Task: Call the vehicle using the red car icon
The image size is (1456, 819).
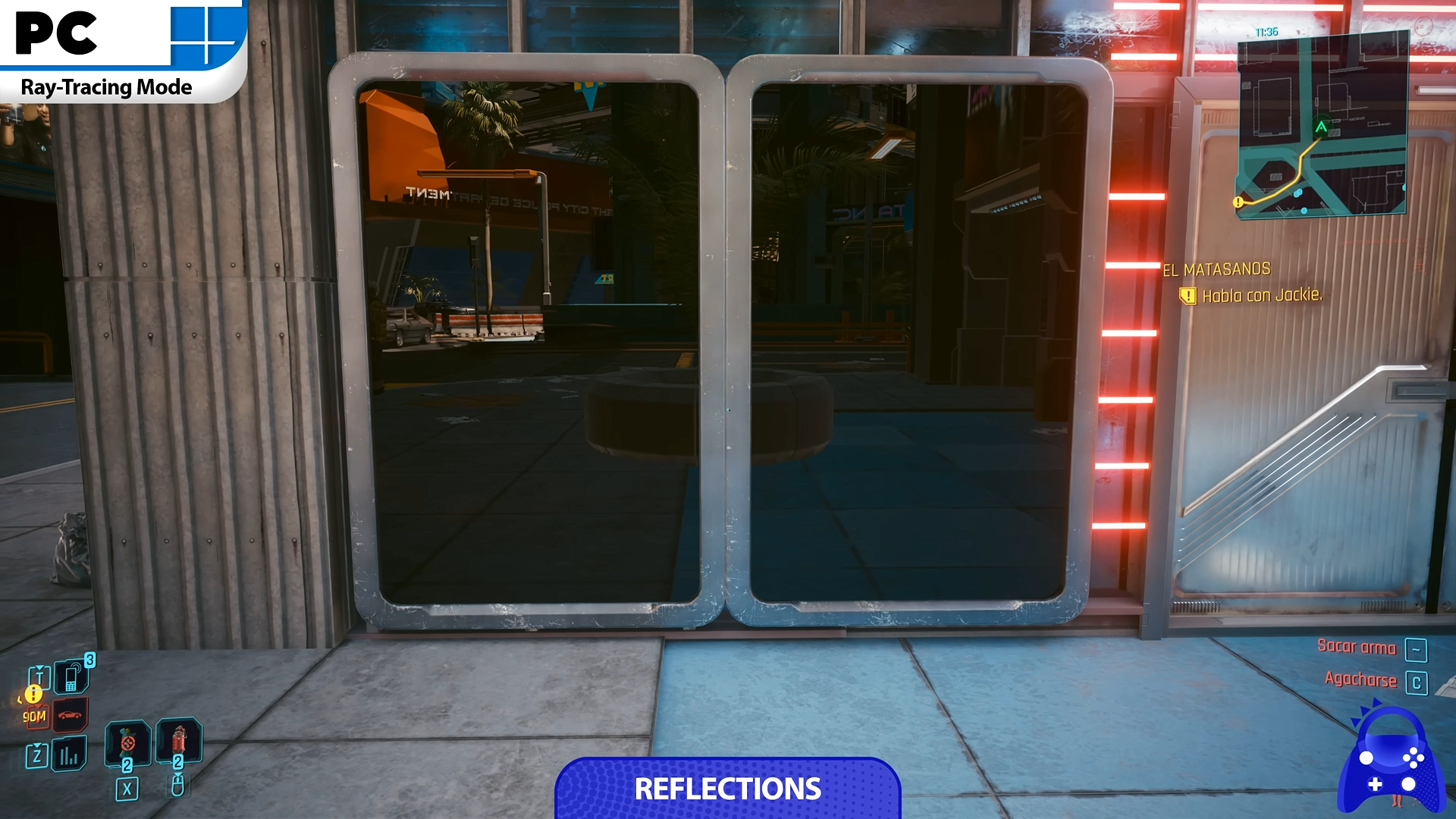Action: coord(70,715)
